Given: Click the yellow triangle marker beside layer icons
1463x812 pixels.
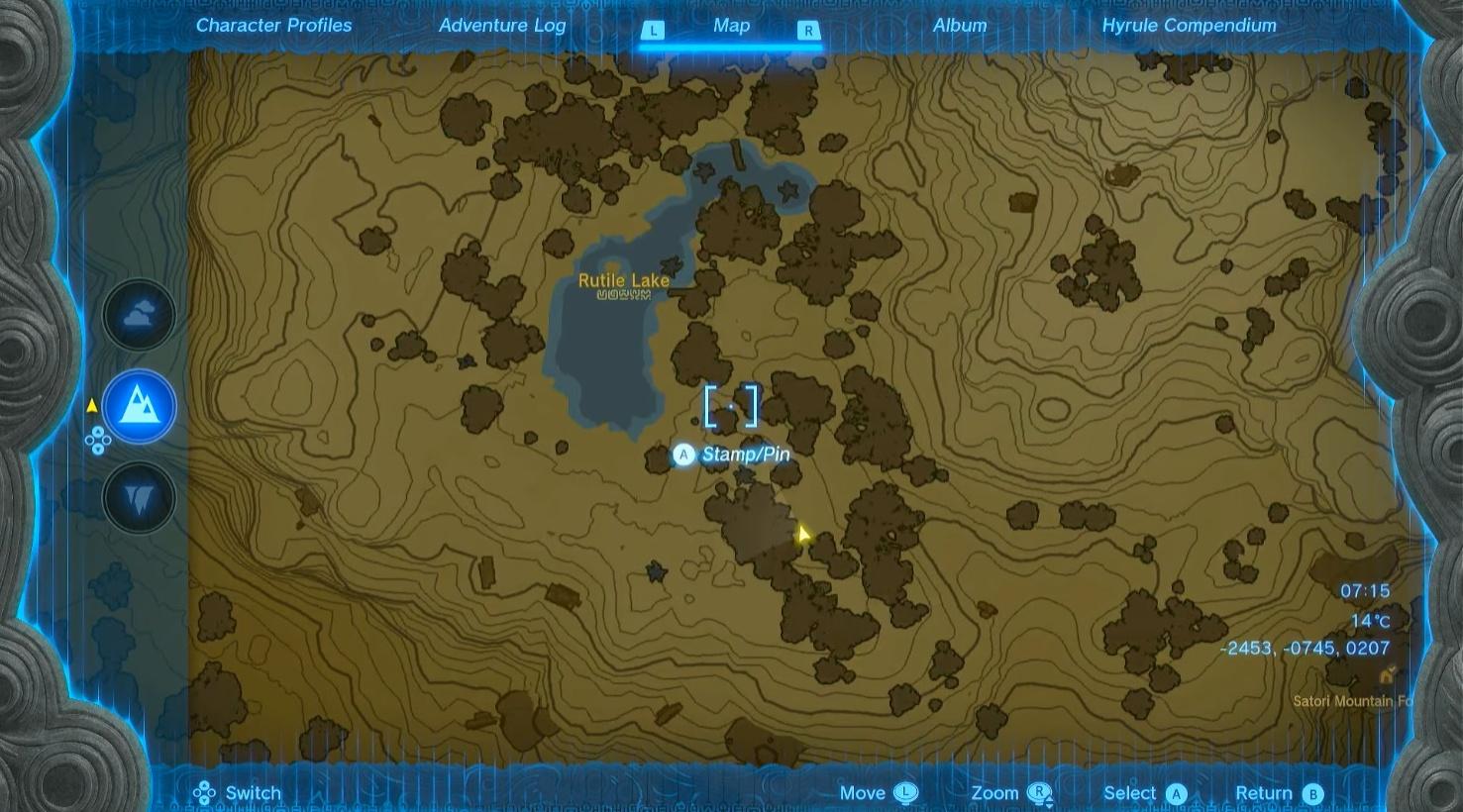Looking at the screenshot, I should tap(92, 404).
